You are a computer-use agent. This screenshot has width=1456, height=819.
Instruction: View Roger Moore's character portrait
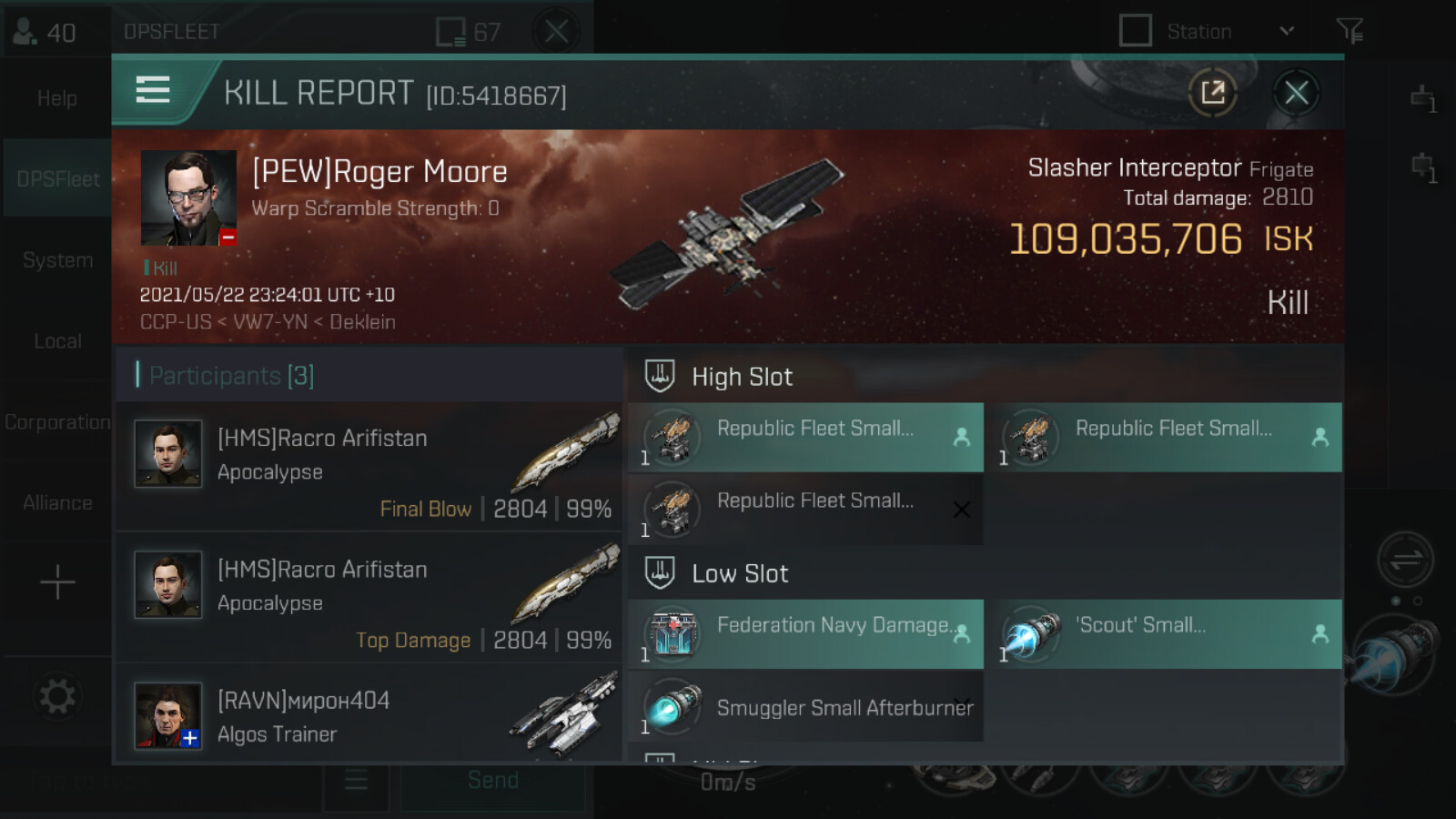click(x=188, y=198)
